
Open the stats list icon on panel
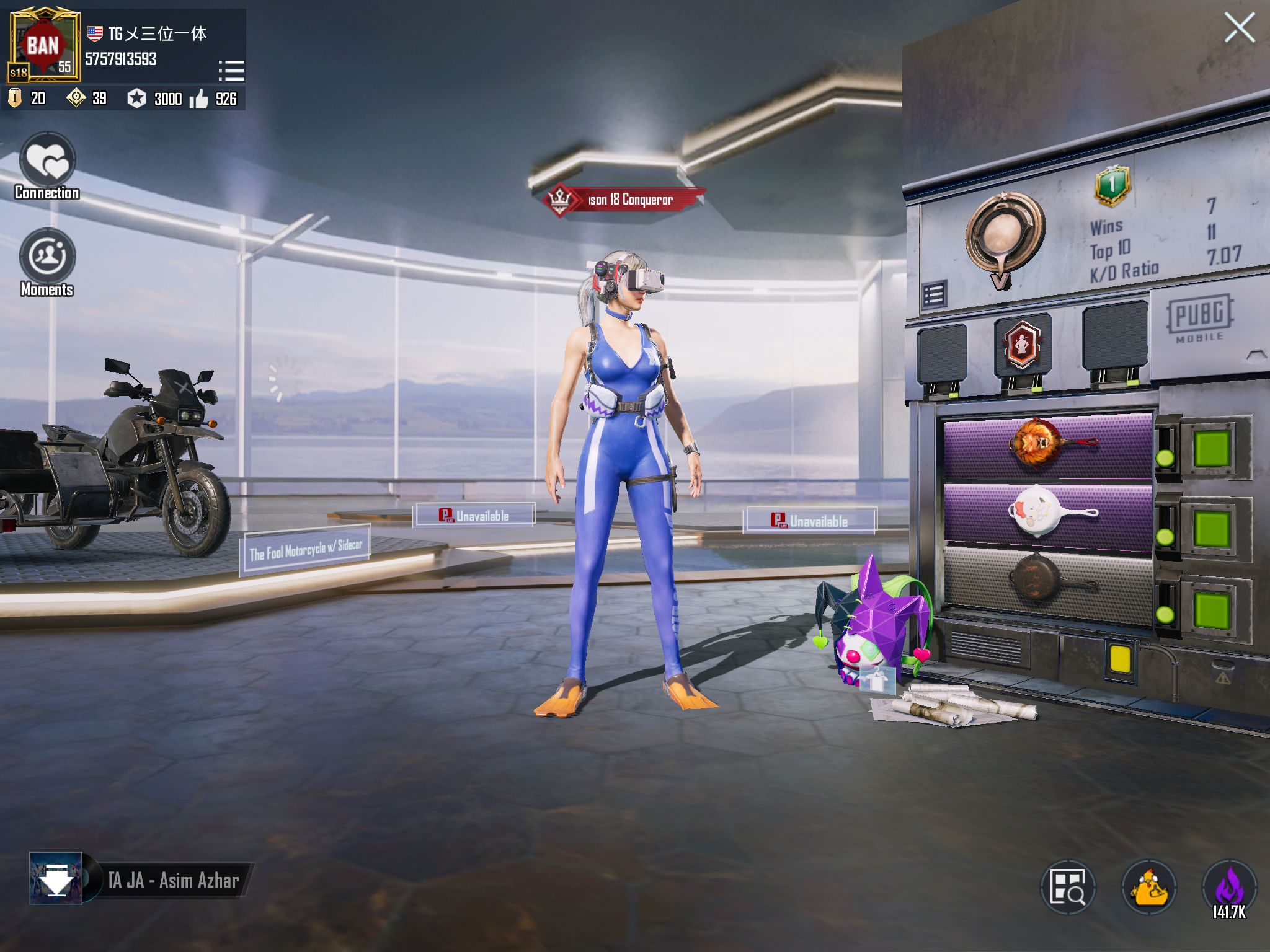[934, 294]
